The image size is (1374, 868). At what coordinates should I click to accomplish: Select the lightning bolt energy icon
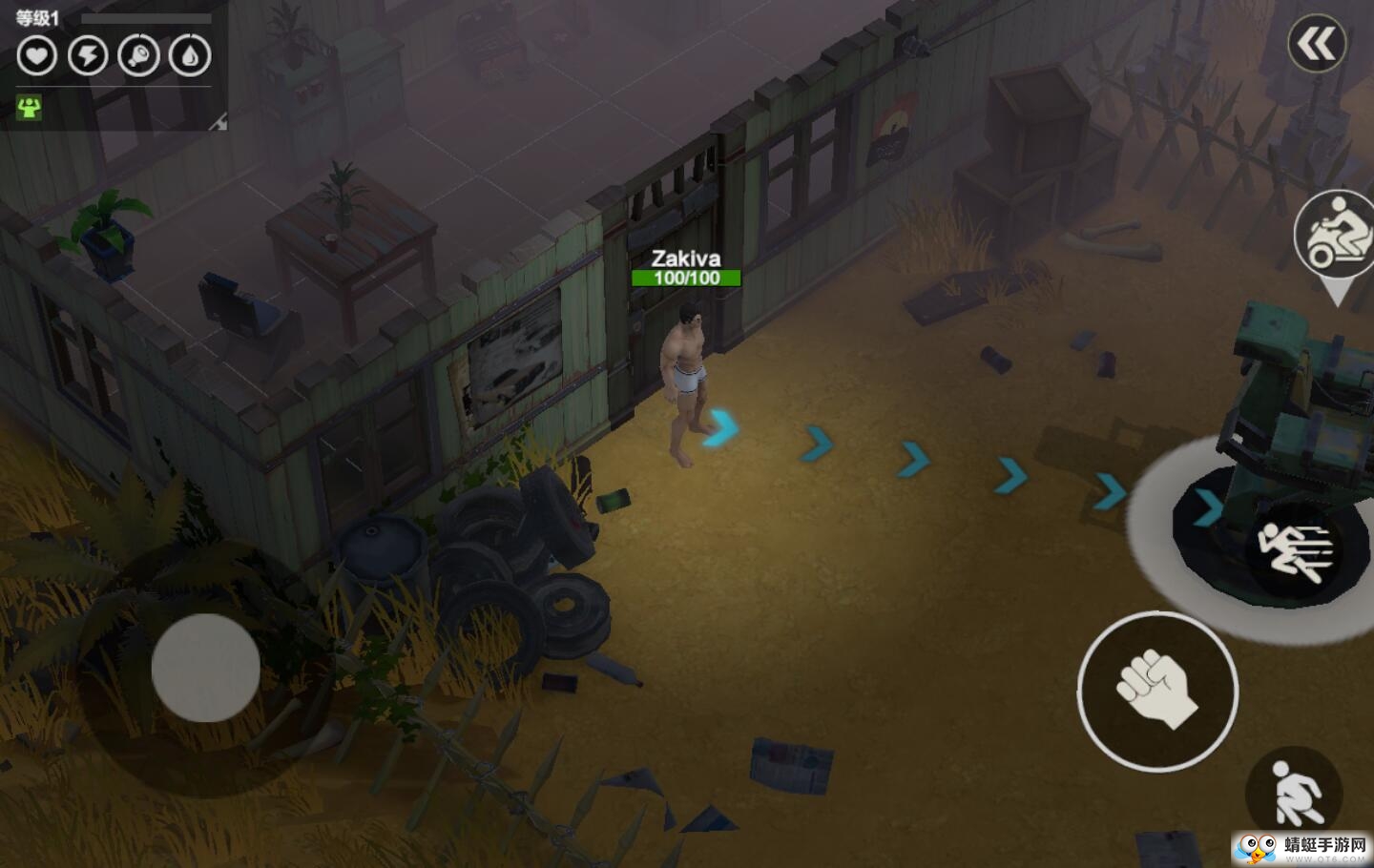click(x=88, y=55)
